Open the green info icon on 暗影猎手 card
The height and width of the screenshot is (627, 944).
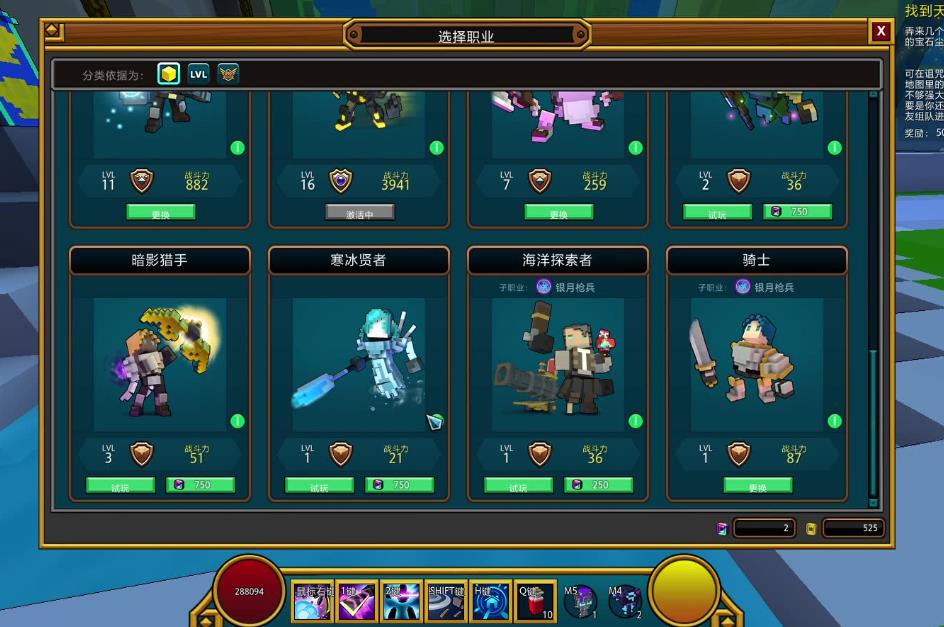point(238,421)
